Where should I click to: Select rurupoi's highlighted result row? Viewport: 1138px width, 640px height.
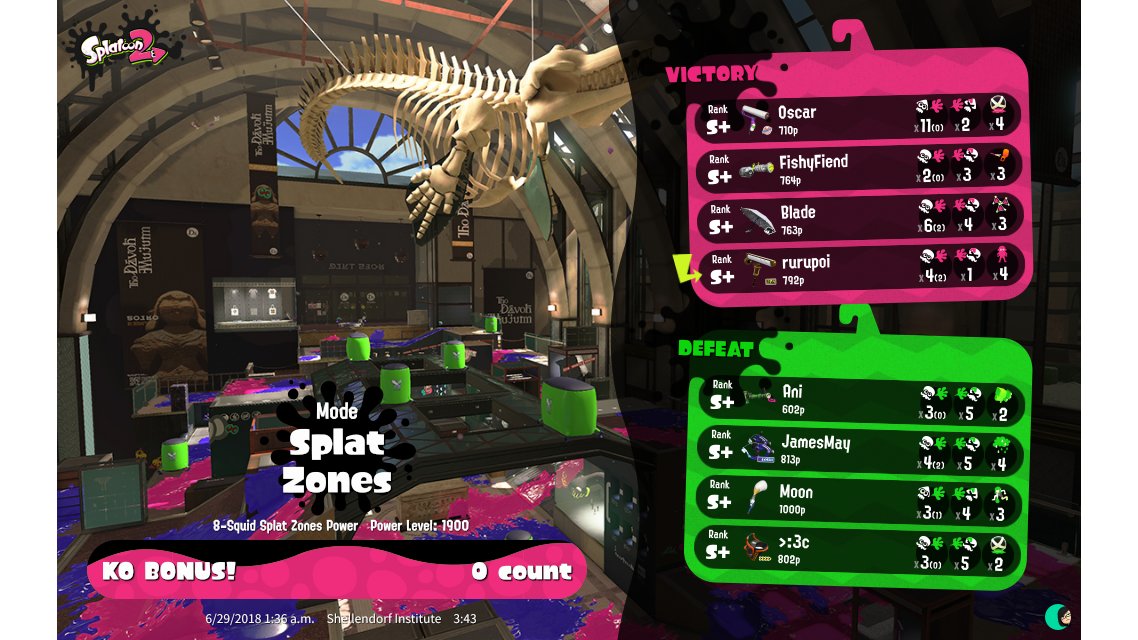coord(860,267)
